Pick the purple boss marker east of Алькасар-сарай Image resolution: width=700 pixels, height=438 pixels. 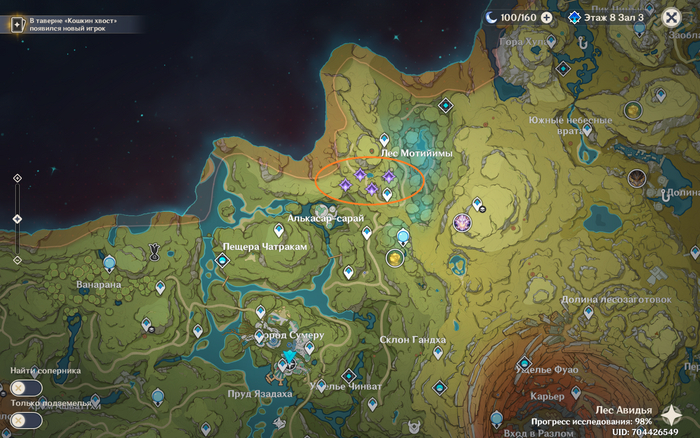click(462, 221)
